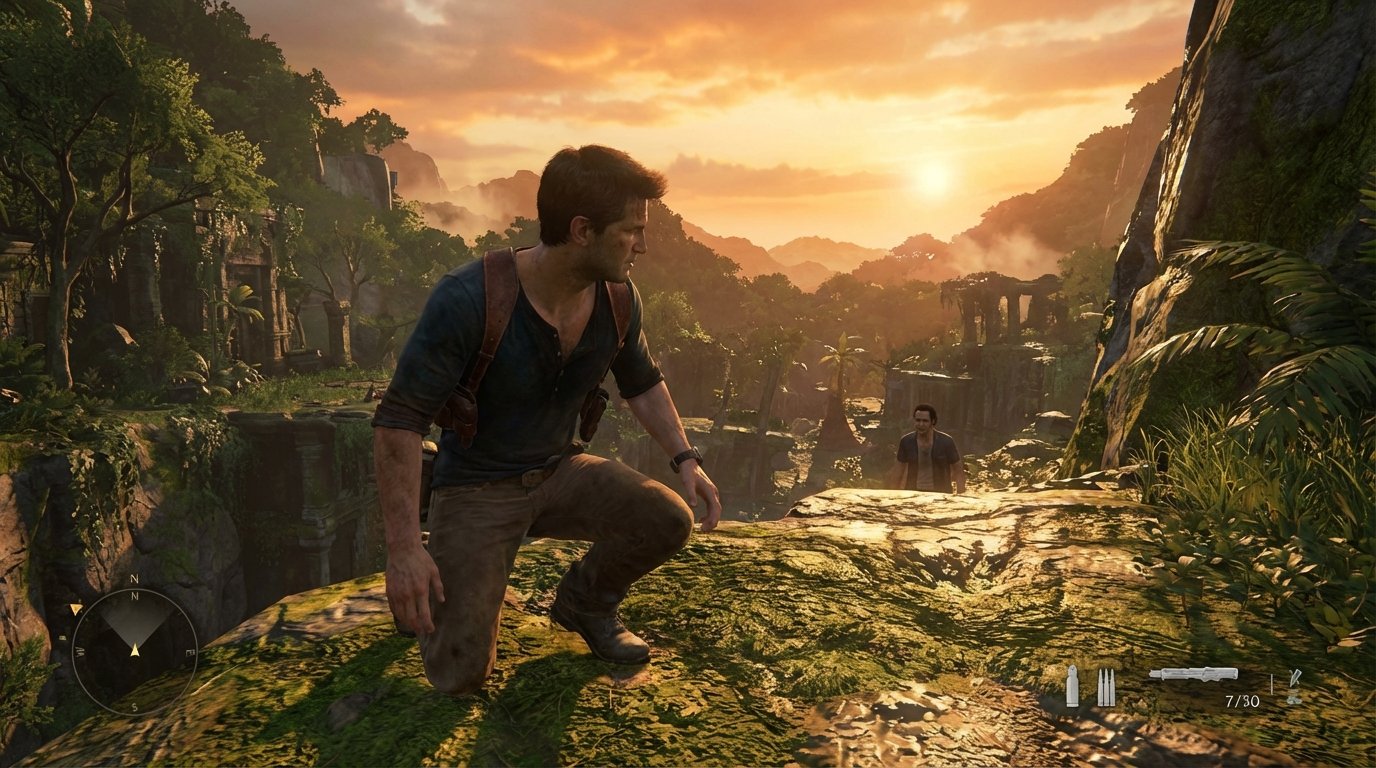Click the grenade icon in the bottom-right HUD
The height and width of the screenshot is (768, 1376).
point(1295,686)
